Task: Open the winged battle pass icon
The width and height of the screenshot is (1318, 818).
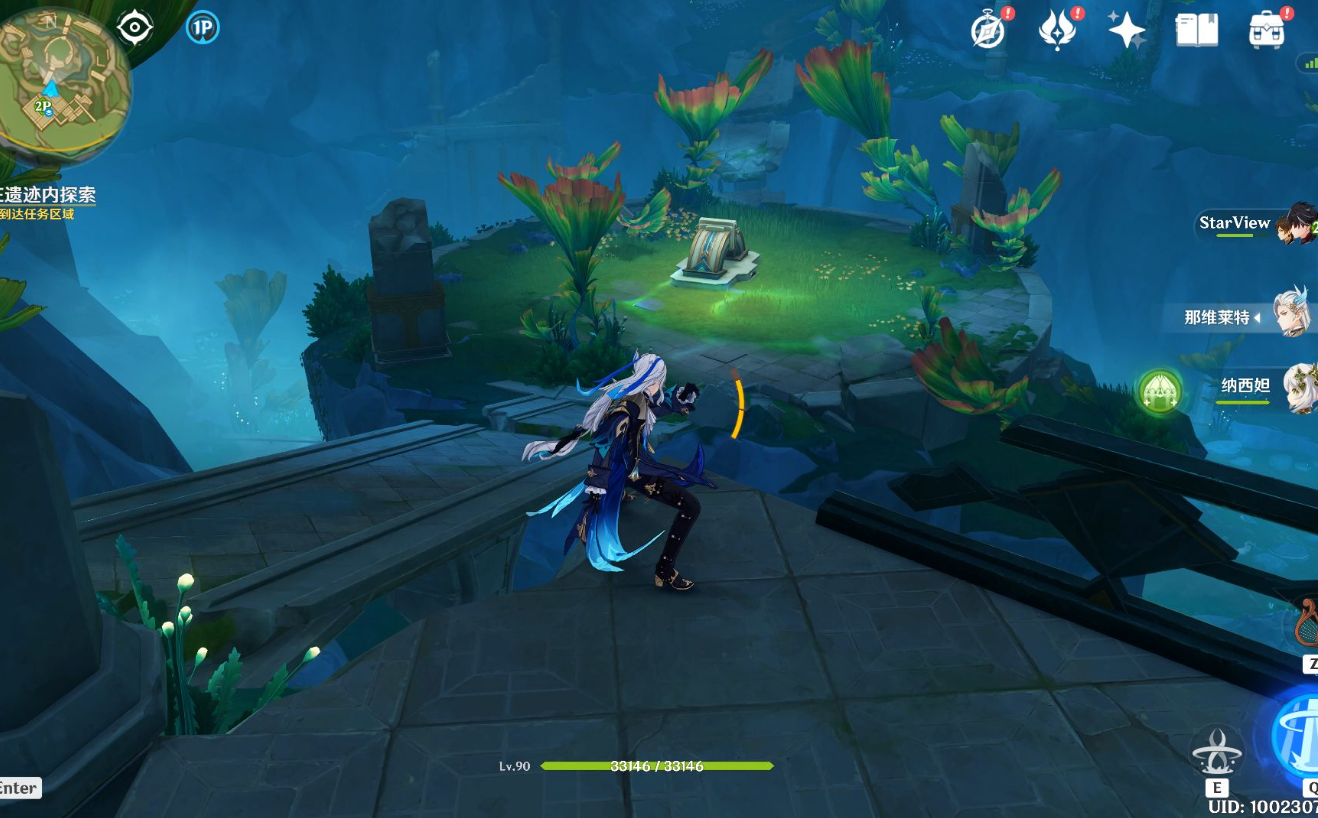Action: pyautogui.click(x=1057, y=31)
